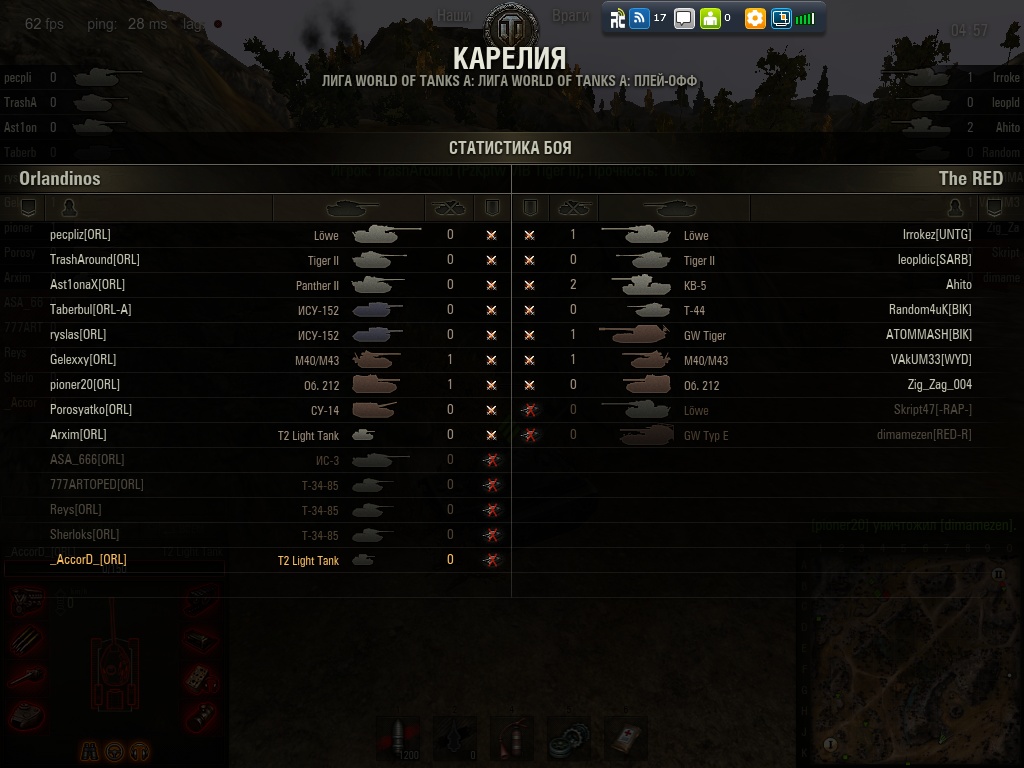This screenshot has width=1024, height=768.
Task: Use the fire extinguisher consumable
Action: coord(511,738)
